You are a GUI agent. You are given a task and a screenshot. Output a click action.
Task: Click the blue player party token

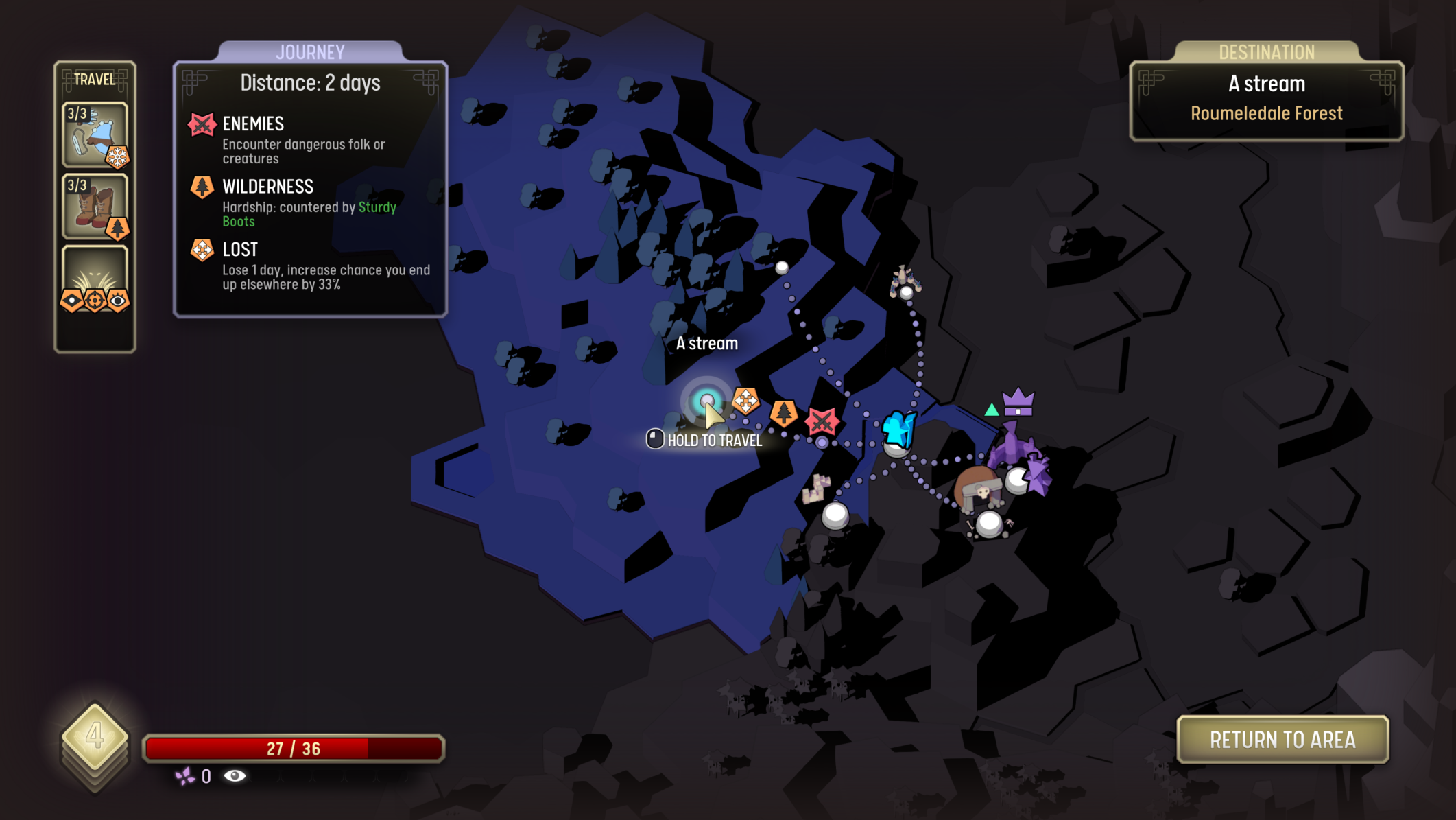(x=898, y=430)
